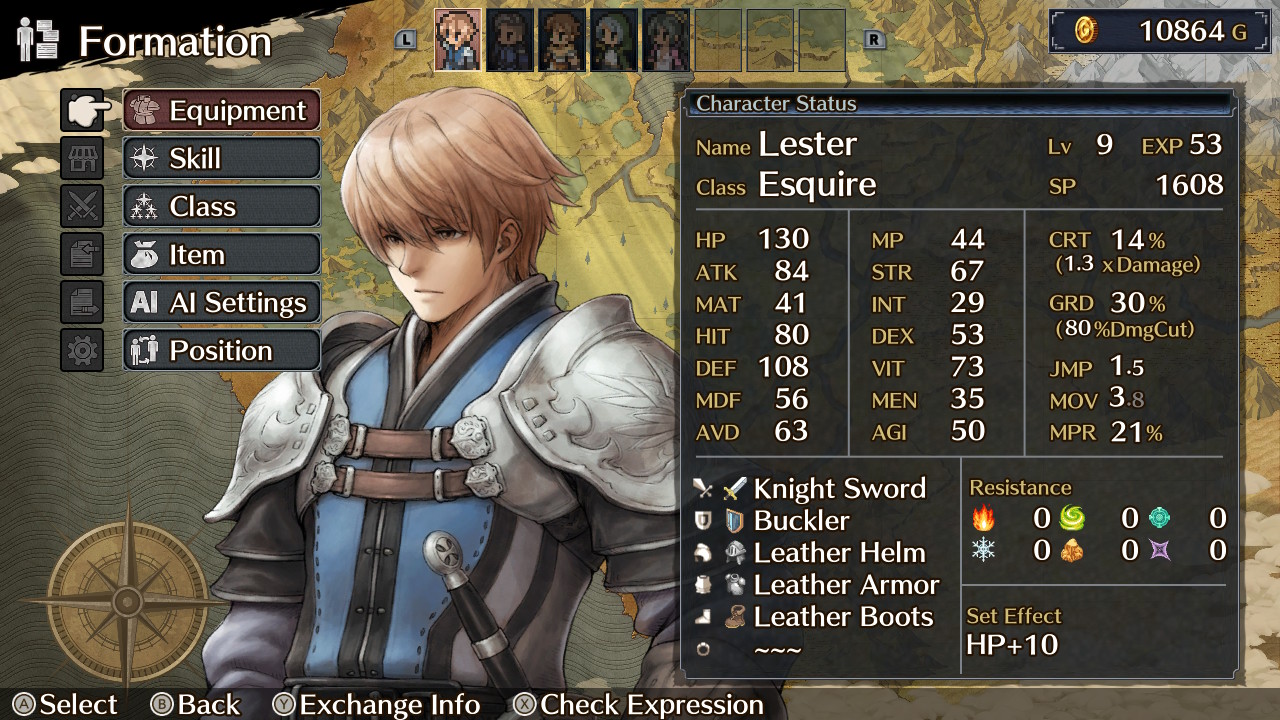This screenshot has width=1280, height=720.
Task: Select the document-with-arrow import icon in the sidebar
Action: click(x=82, y=254)
